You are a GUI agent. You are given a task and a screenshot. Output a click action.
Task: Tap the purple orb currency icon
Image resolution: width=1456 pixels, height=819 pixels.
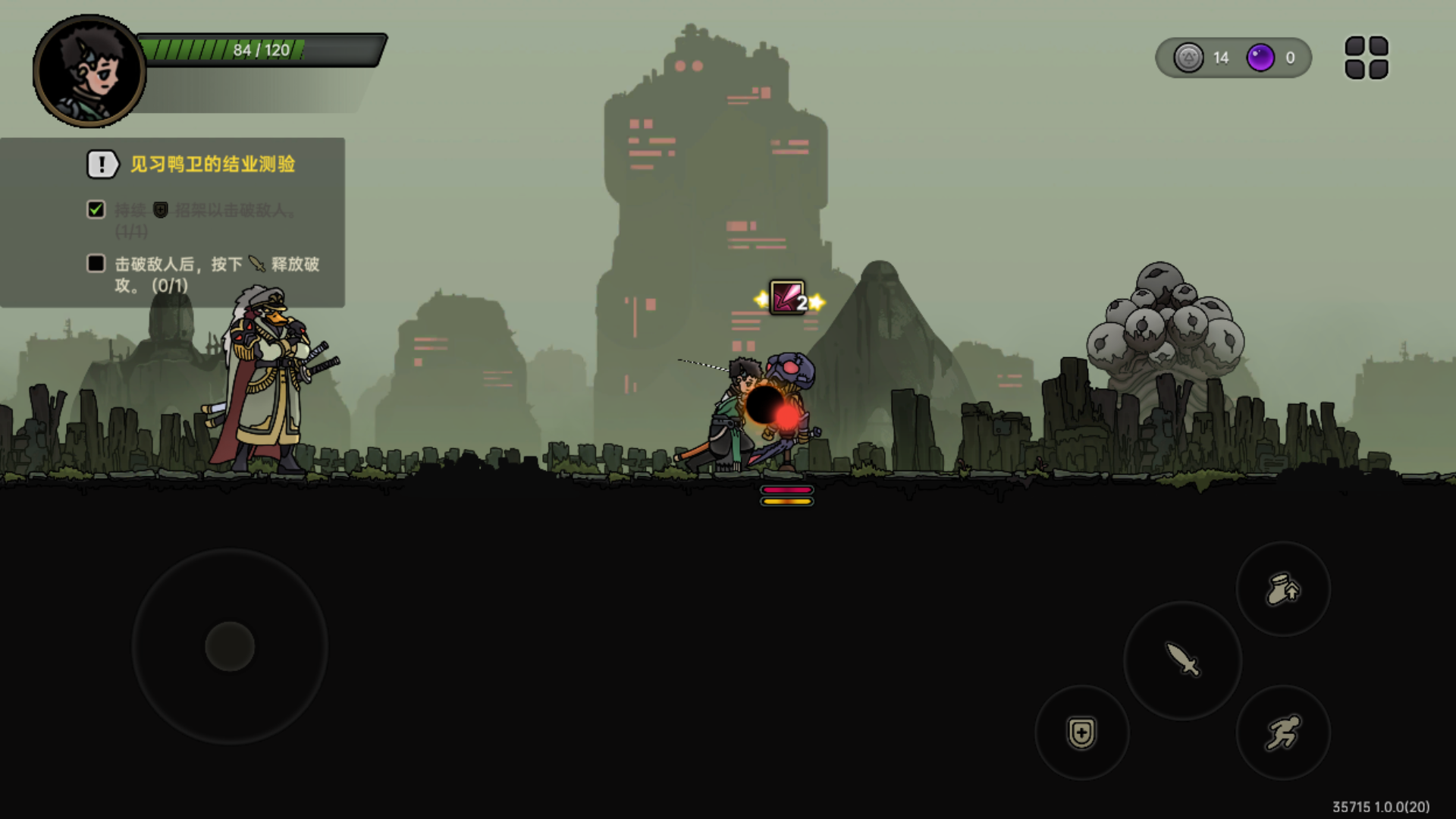pos(1260,58)
